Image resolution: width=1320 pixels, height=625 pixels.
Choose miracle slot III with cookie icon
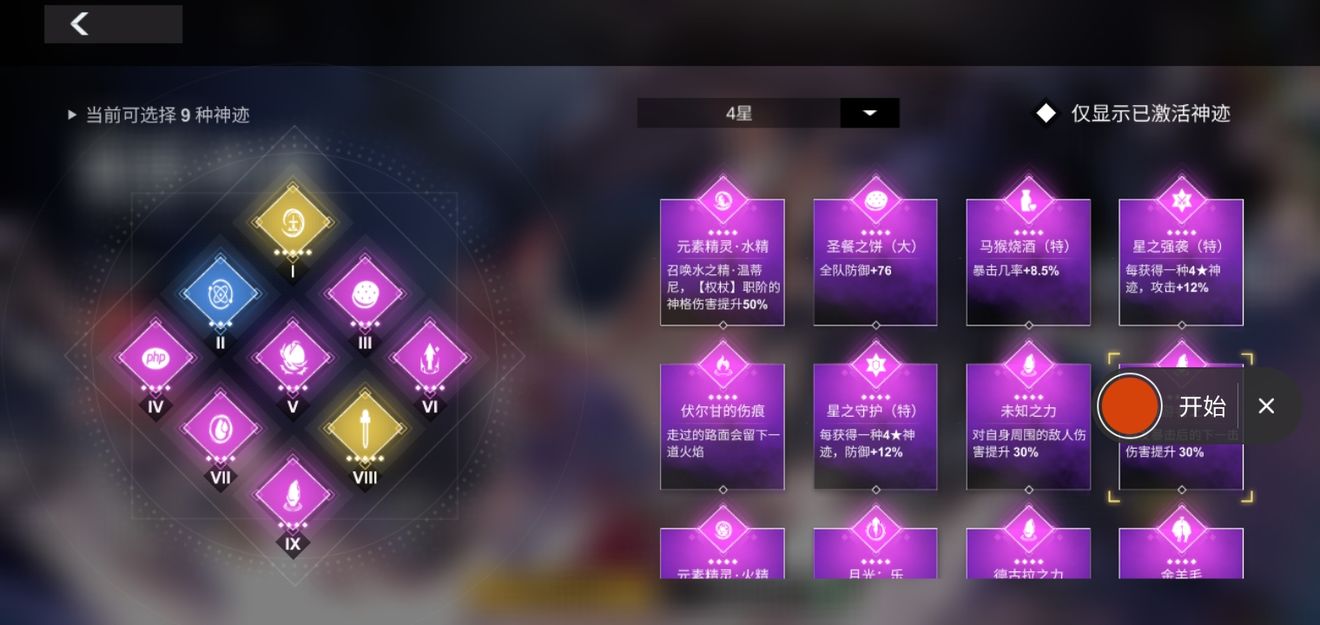pos(364,294)
